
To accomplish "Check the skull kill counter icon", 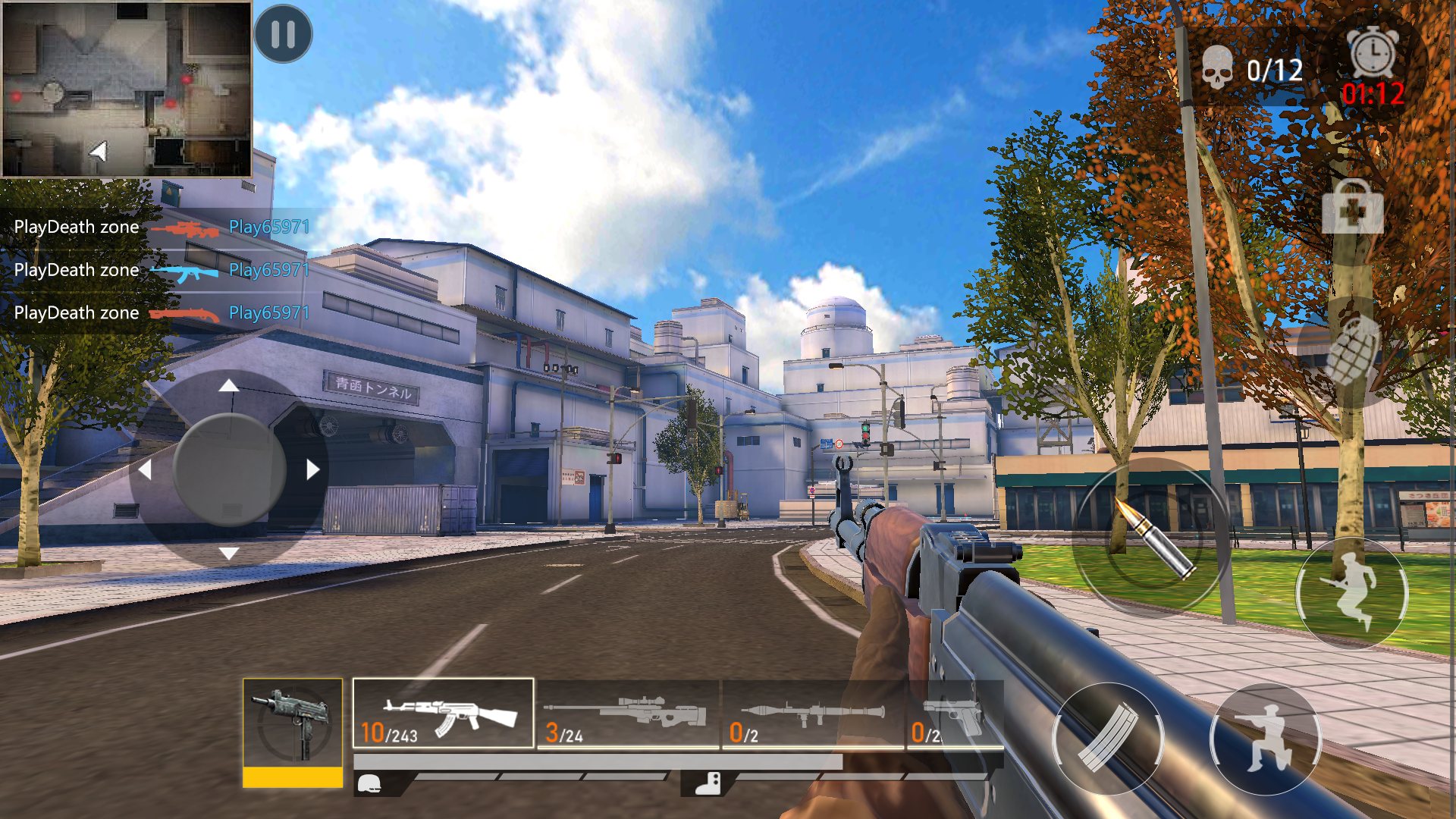I will point(1219,67).
